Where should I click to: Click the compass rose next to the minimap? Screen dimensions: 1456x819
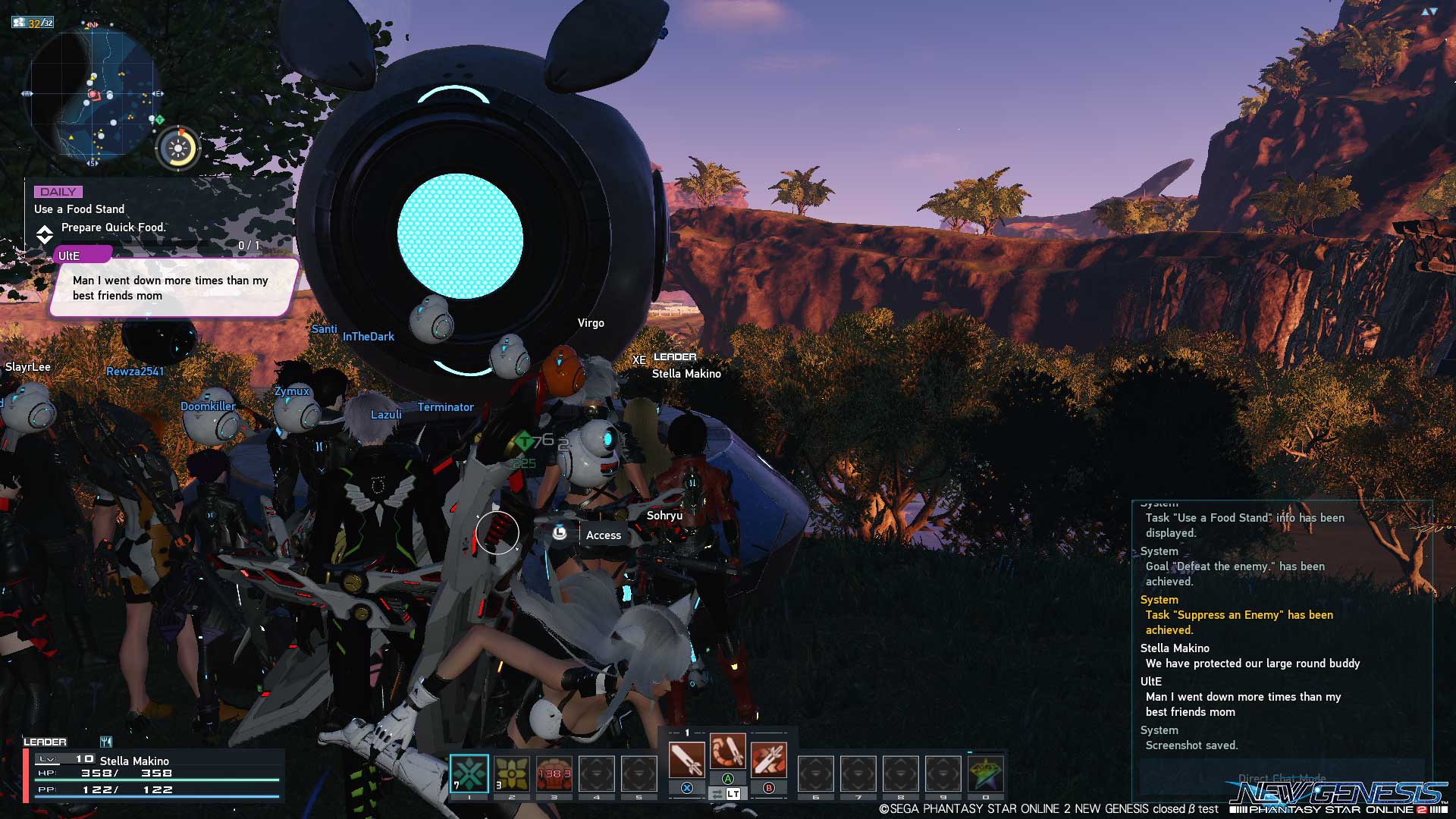click(177, 148)
